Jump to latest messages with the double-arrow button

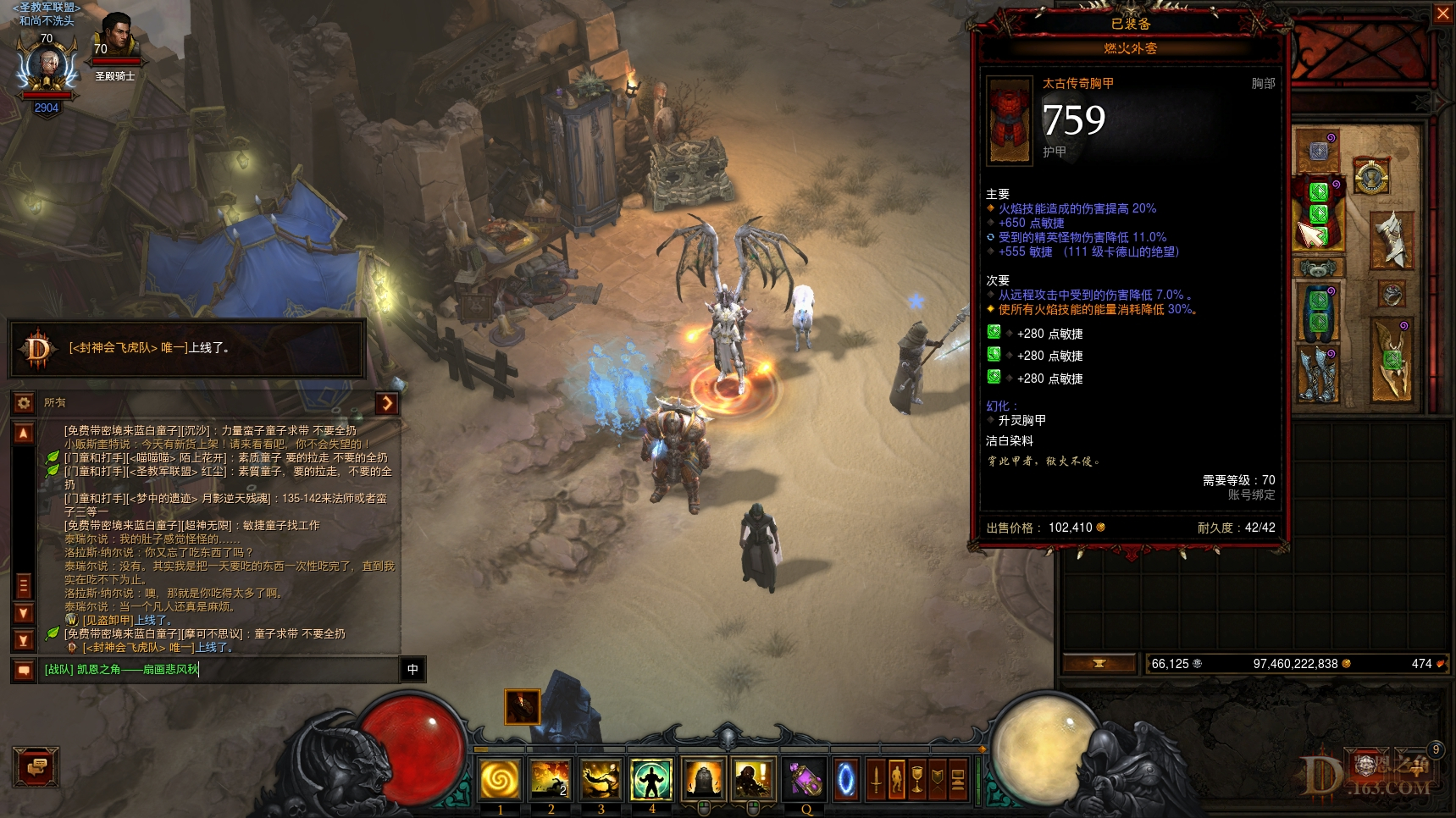(x=23, y=641)
